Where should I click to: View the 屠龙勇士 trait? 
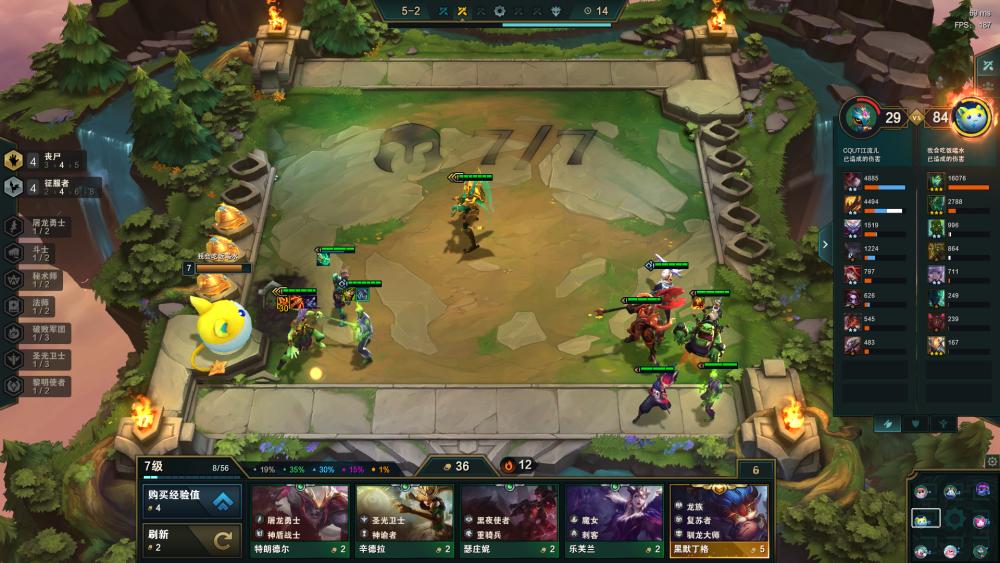40,227
